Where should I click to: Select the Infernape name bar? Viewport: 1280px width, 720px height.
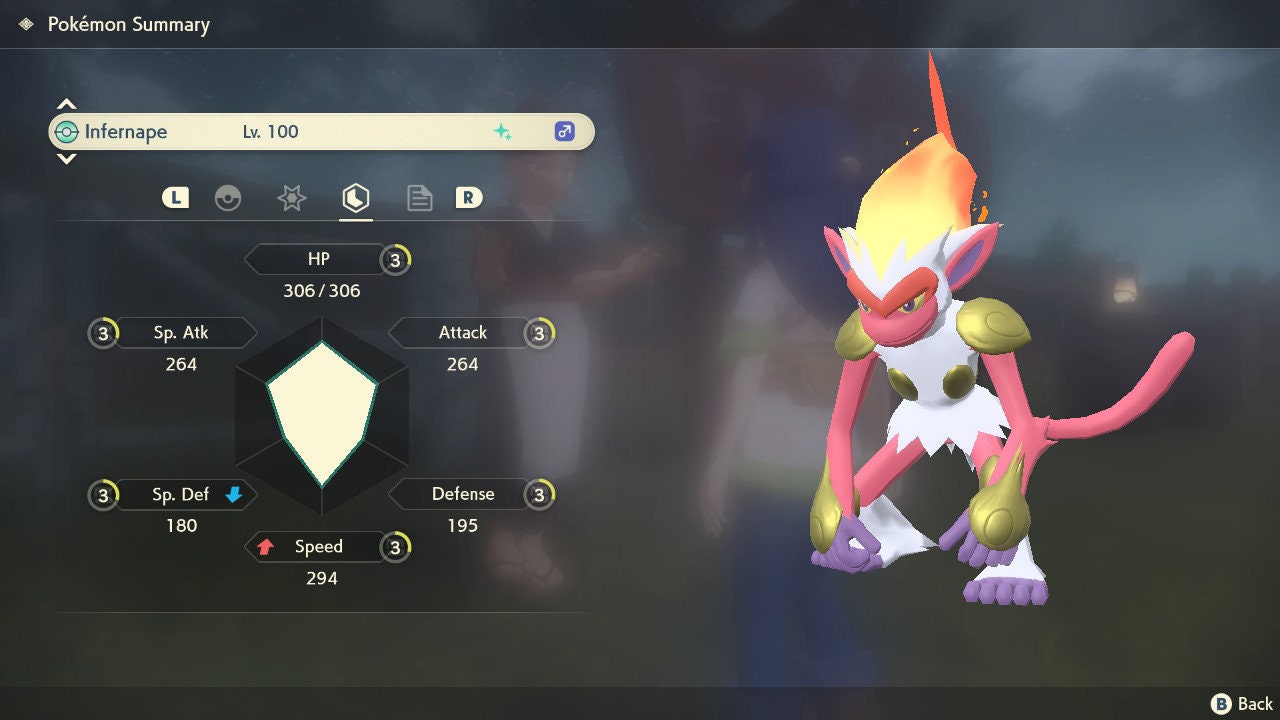321,132
